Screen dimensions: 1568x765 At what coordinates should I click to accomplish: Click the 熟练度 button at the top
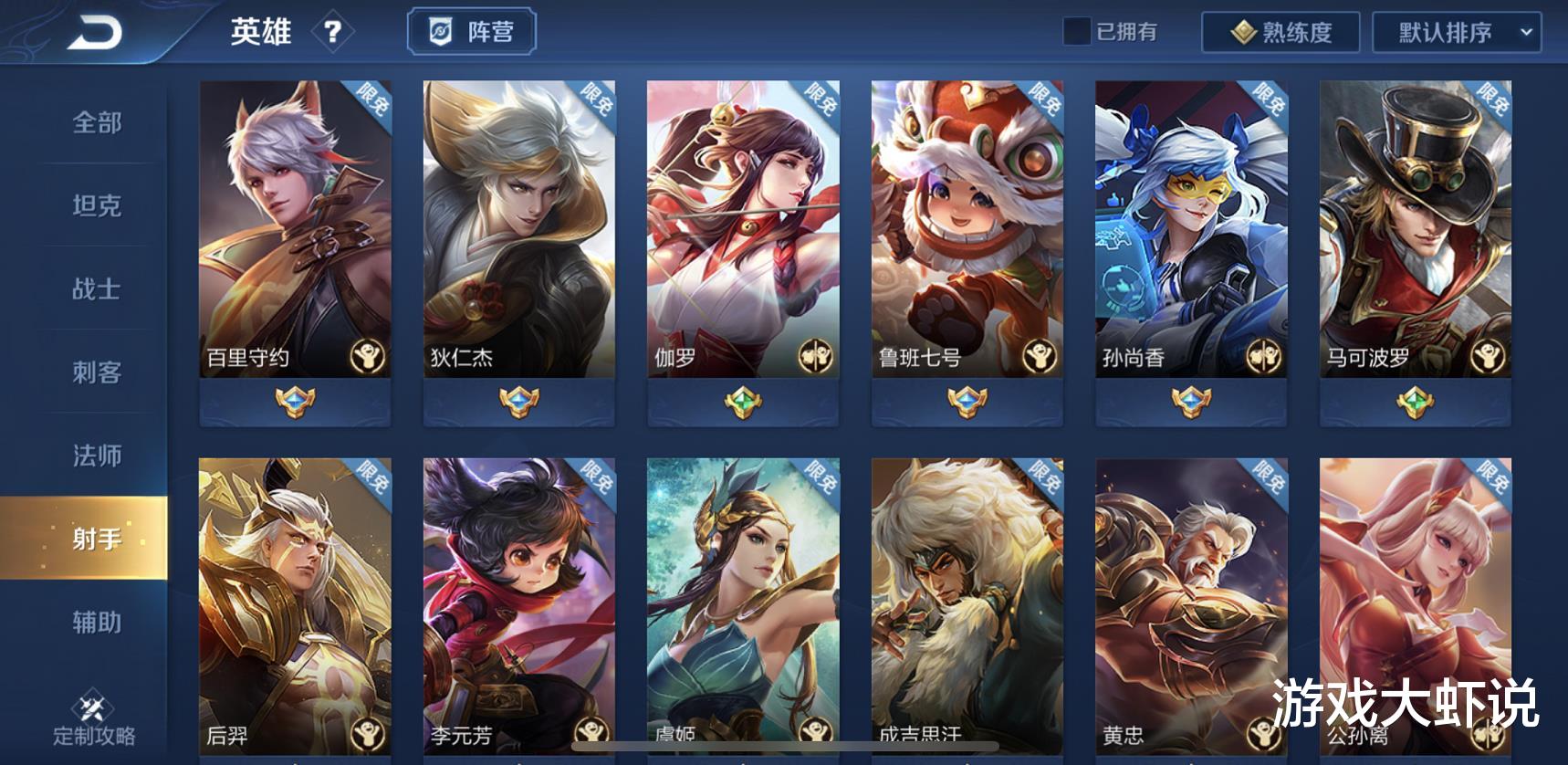(1282, 32)
